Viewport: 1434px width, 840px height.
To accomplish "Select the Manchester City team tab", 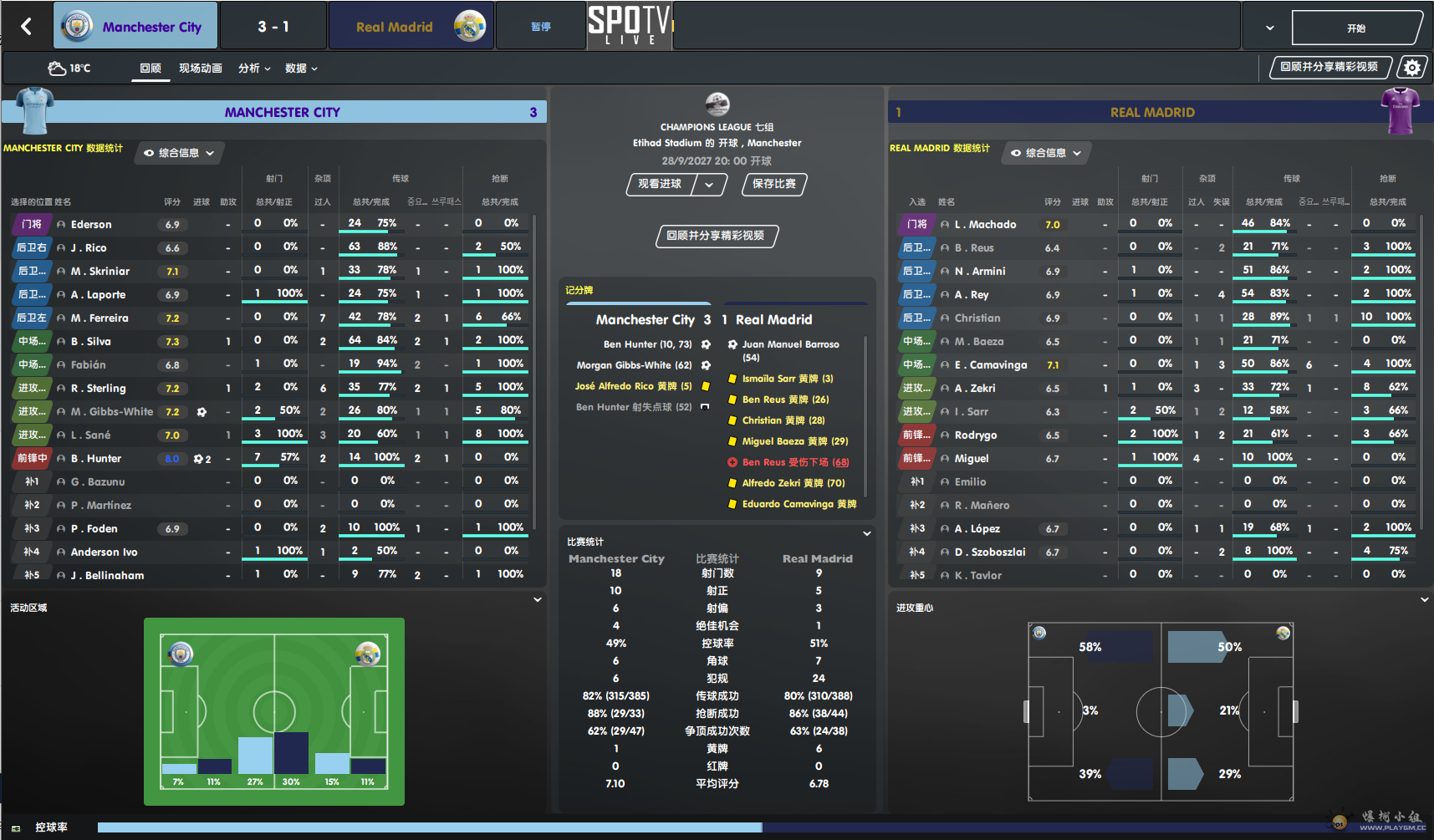I will pyautogui.click(x=136, y=26).
